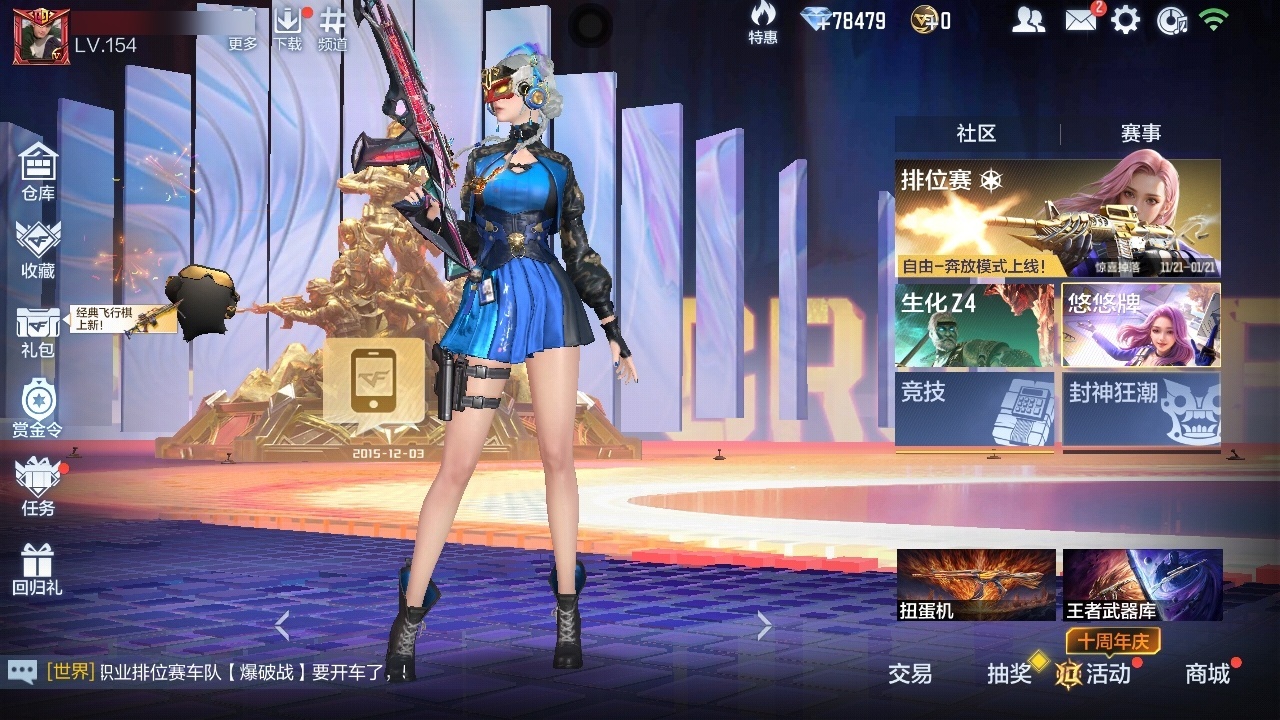Open the 特惠 special offers
Image resolution: width=1280 pixels, height=720 pixels.
[x=763, y=23]
